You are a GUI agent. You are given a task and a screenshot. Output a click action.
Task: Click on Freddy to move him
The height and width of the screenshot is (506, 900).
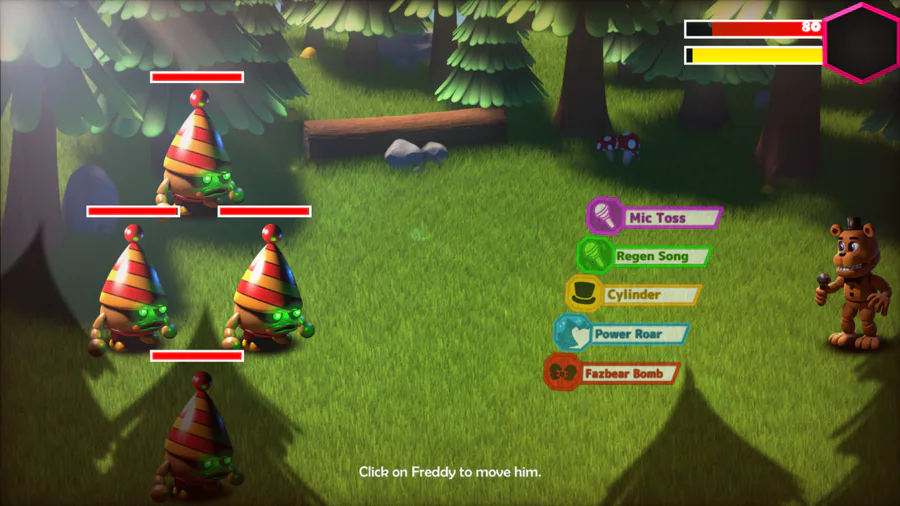click(x=856, y=285)
